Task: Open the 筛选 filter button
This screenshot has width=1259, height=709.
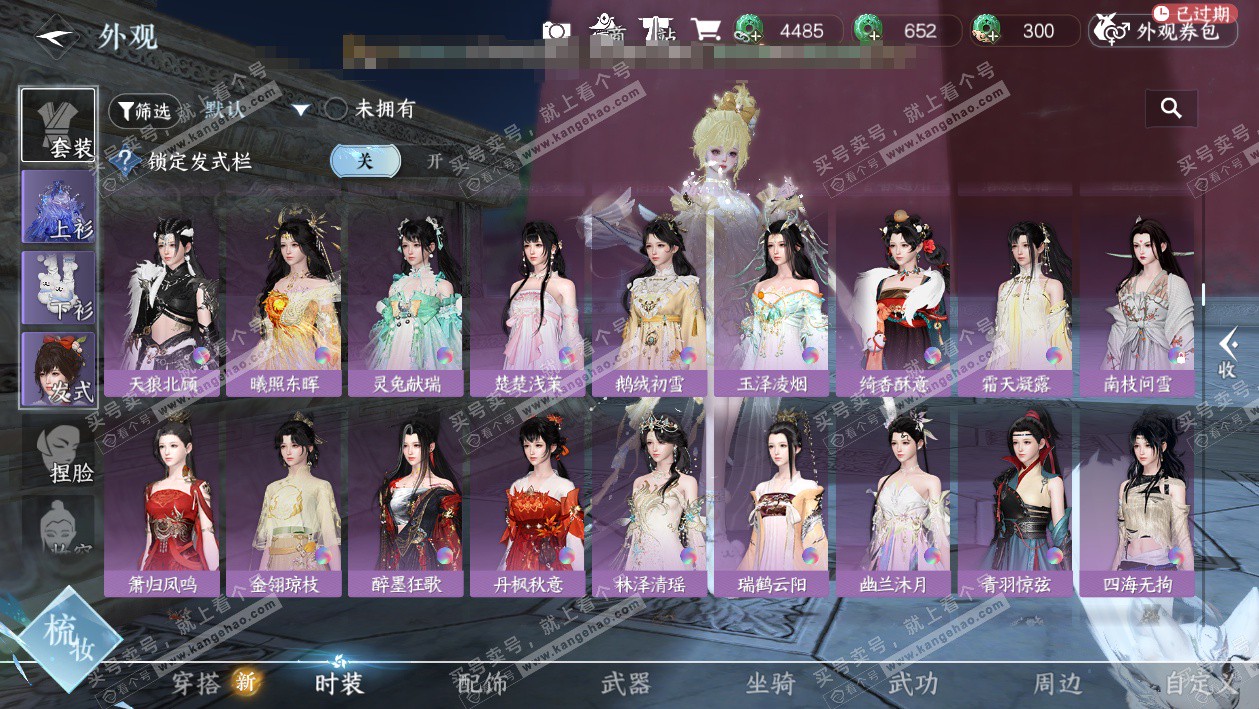Action: coord(144,111)
